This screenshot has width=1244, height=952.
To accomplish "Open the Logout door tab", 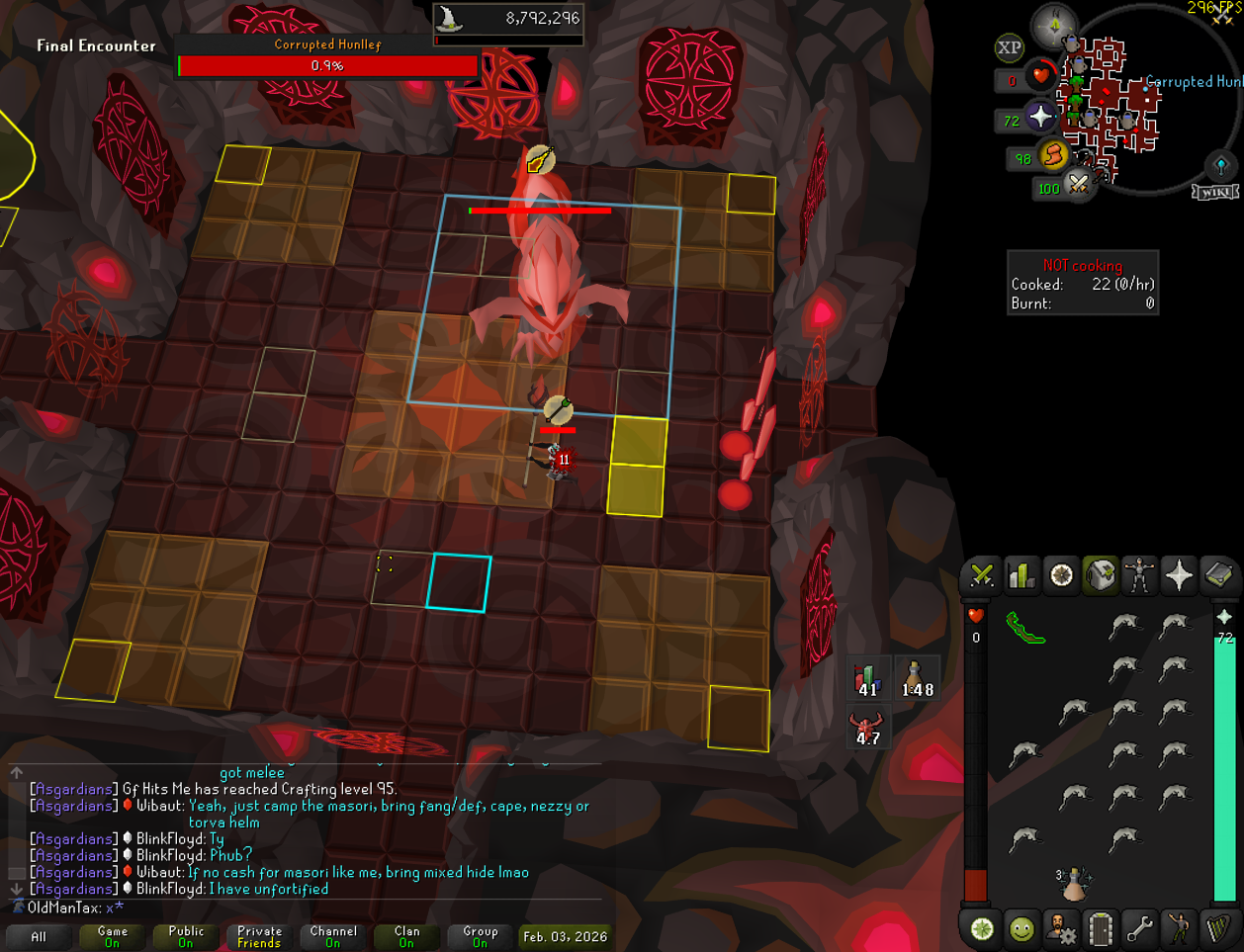I will 1100,929.
